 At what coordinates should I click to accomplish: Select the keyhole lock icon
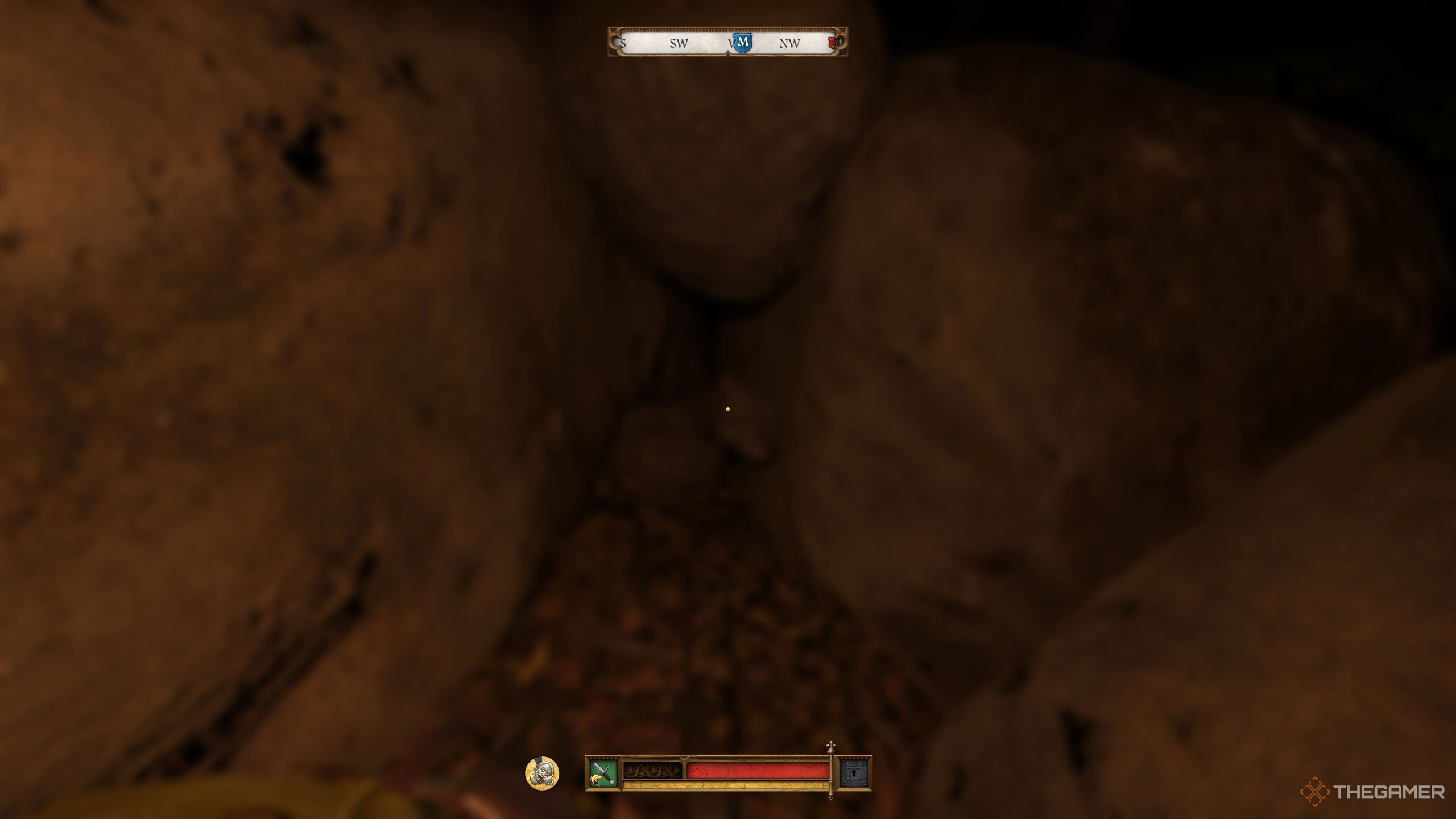[855, 773]
